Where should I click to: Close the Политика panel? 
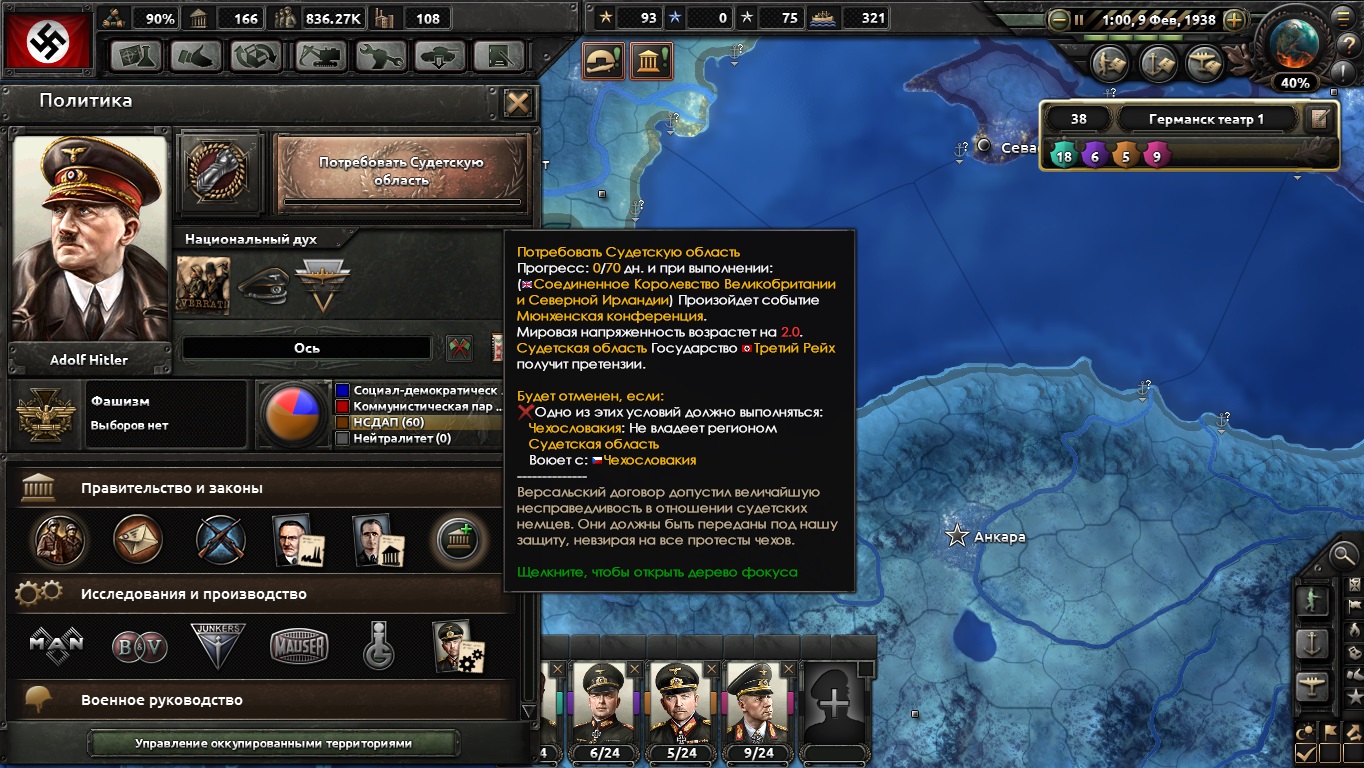point(517,103)
